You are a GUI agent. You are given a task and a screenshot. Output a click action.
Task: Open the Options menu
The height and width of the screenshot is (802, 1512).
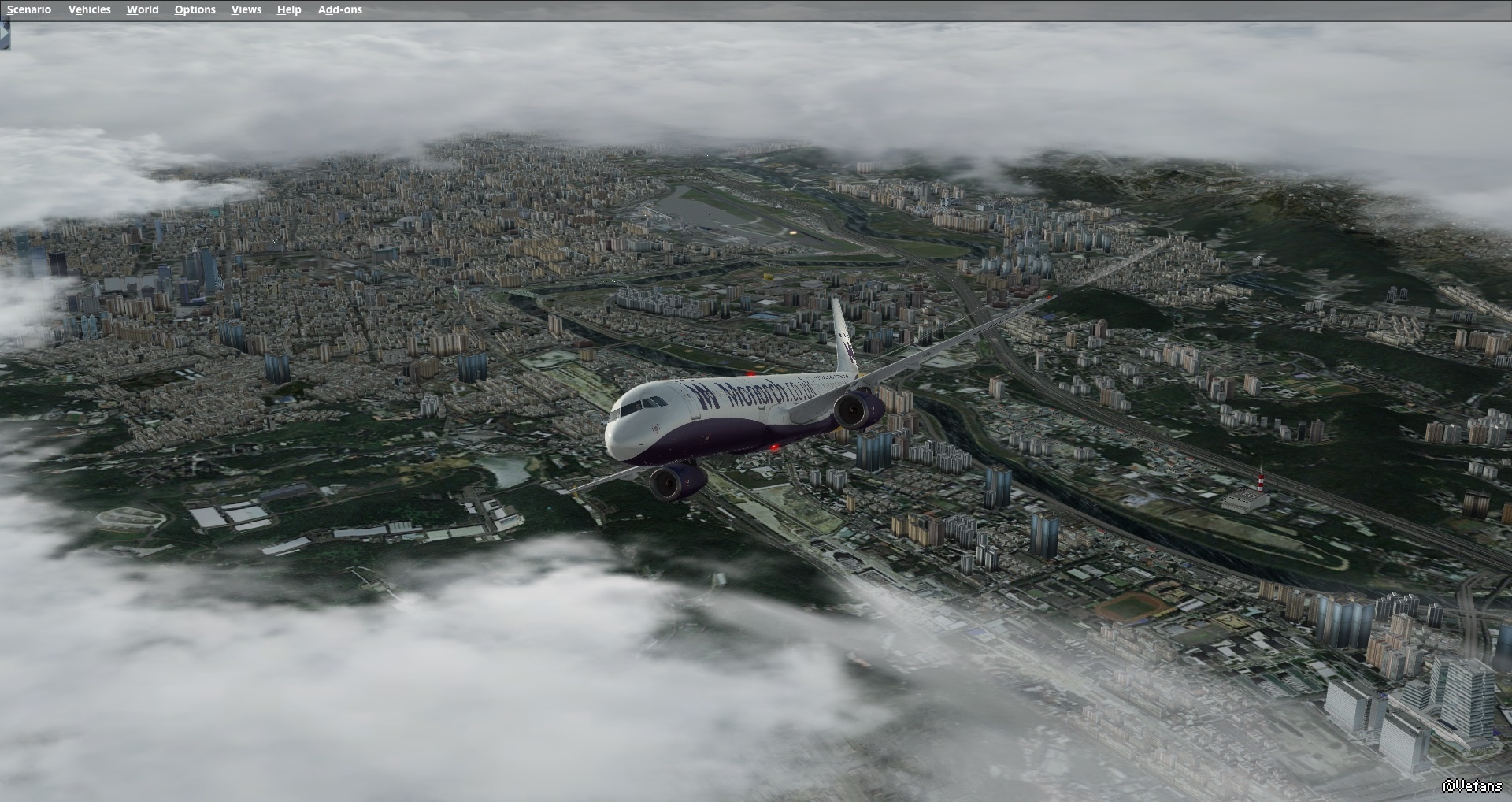[x=195, y=9]
